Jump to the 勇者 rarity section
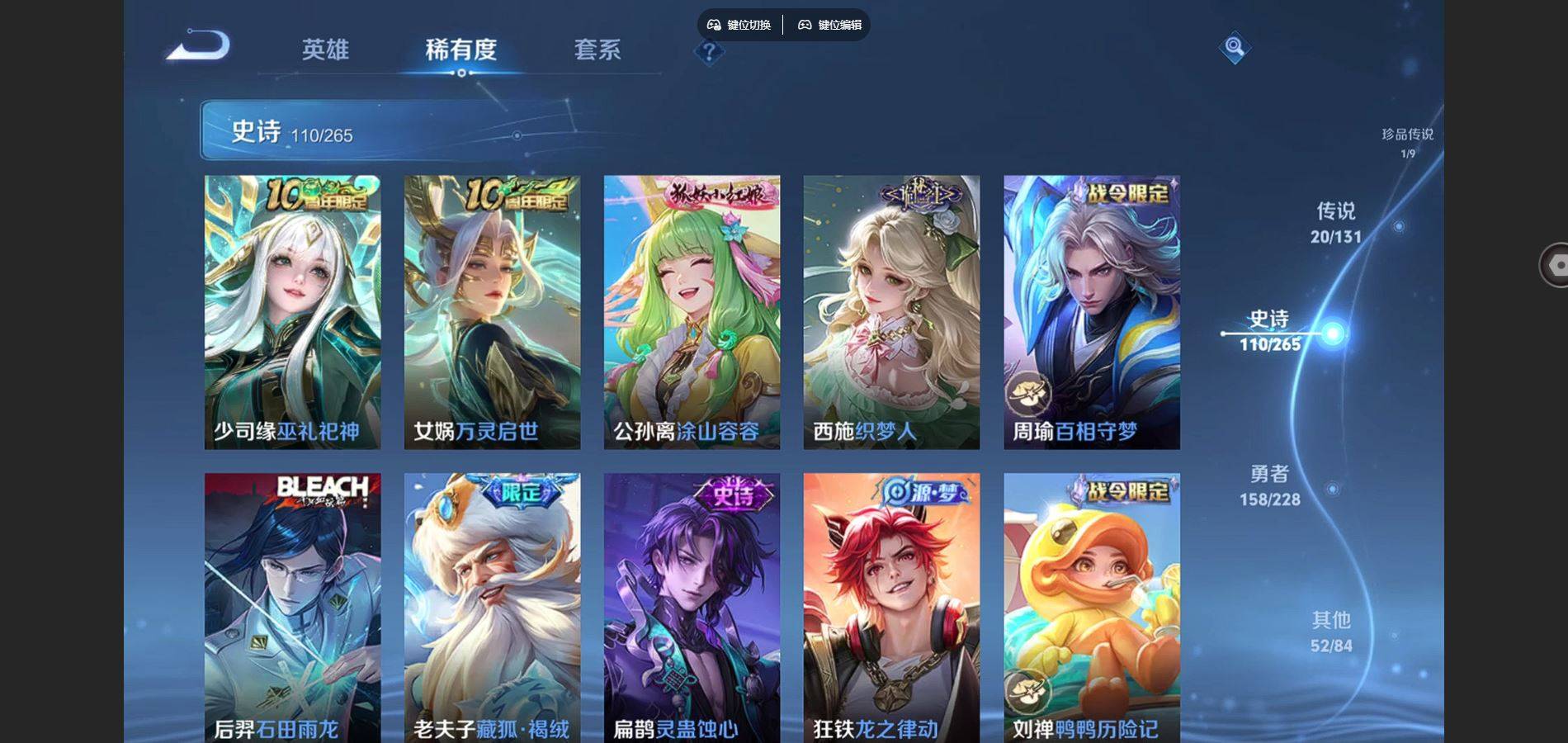 click(x=1270, y=485)
